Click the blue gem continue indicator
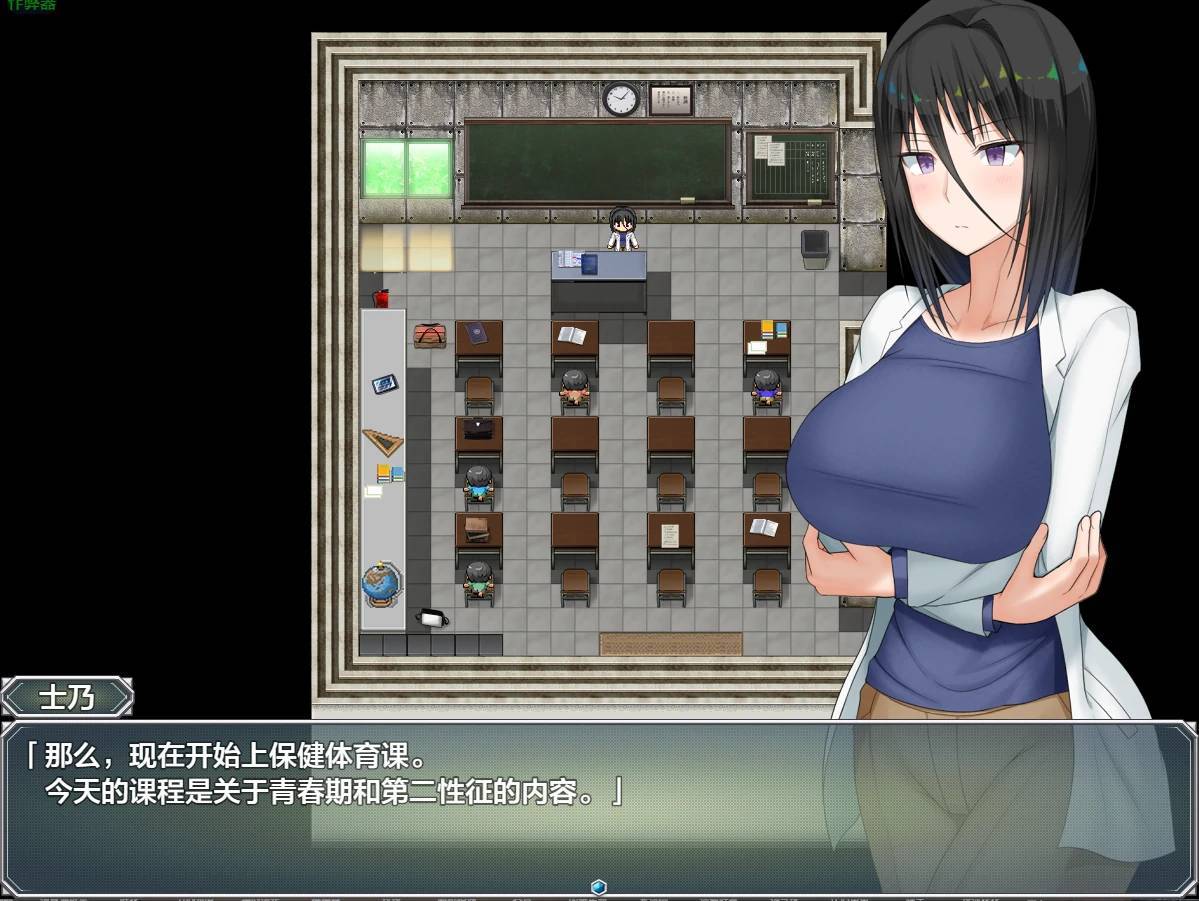This screenshot has height=901, width=1199. 598,887
